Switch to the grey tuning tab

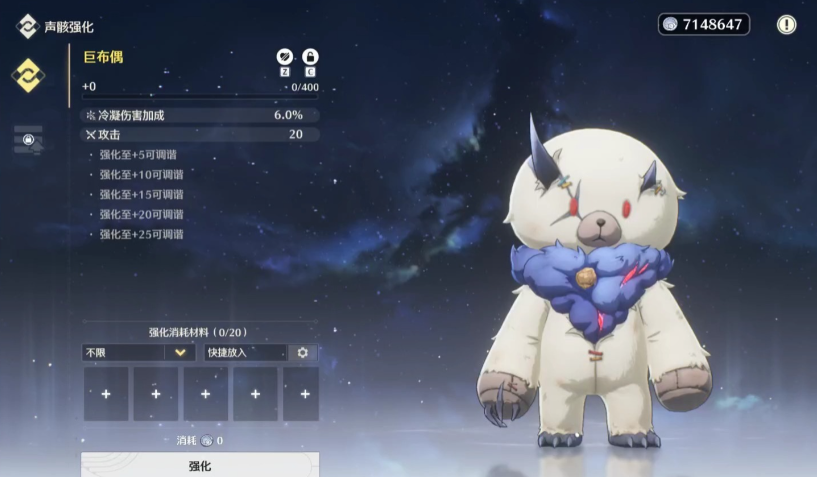(28, 140)
